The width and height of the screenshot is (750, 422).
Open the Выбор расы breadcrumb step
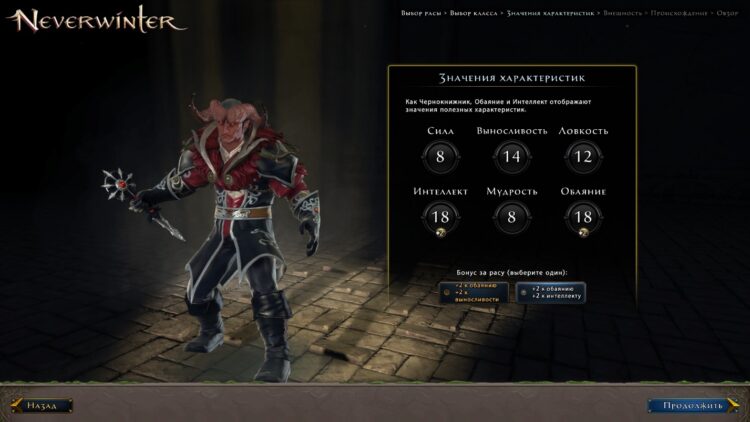click(412, 13)
